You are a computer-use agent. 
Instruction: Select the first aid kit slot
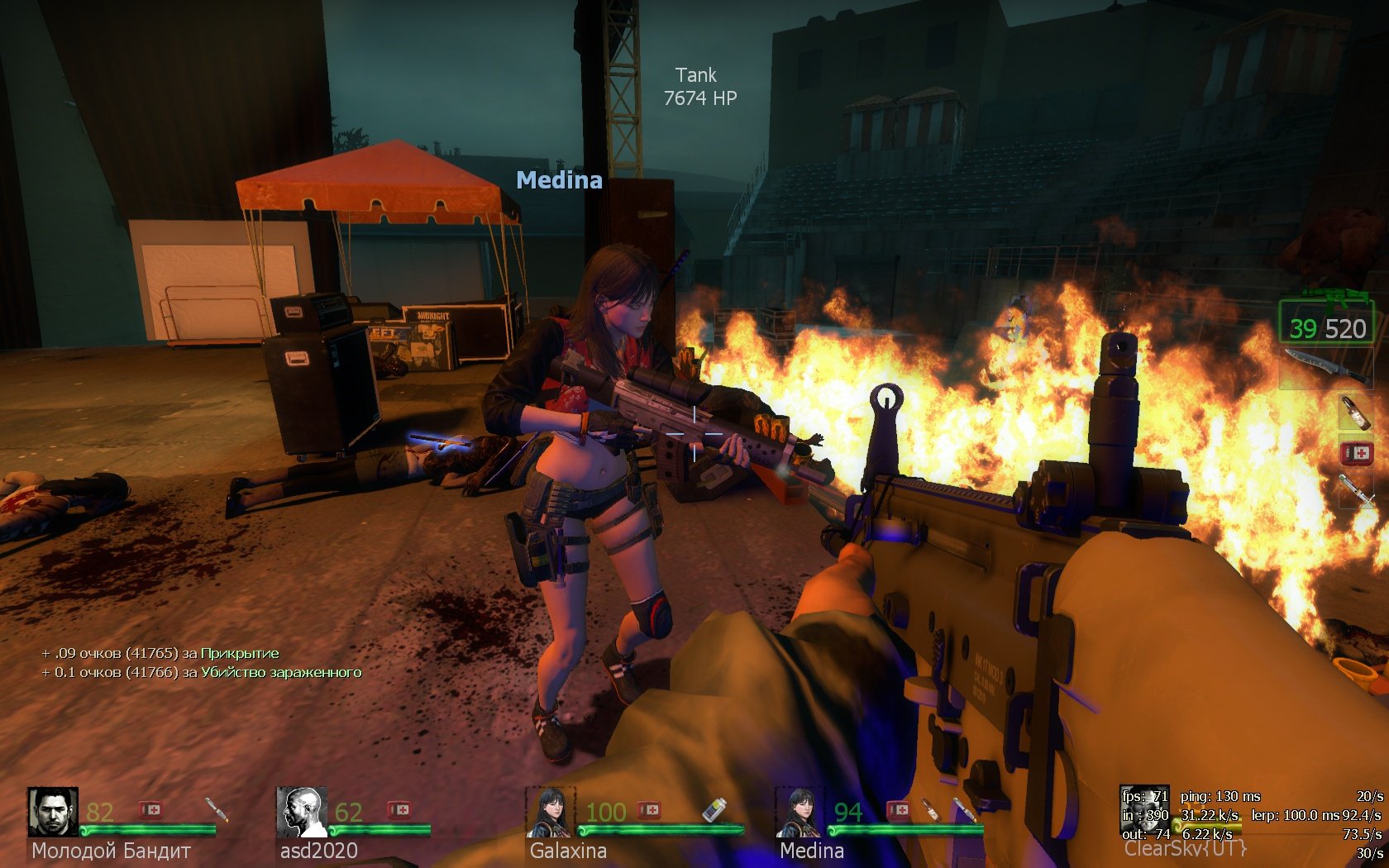click(x=1357, y=452)
